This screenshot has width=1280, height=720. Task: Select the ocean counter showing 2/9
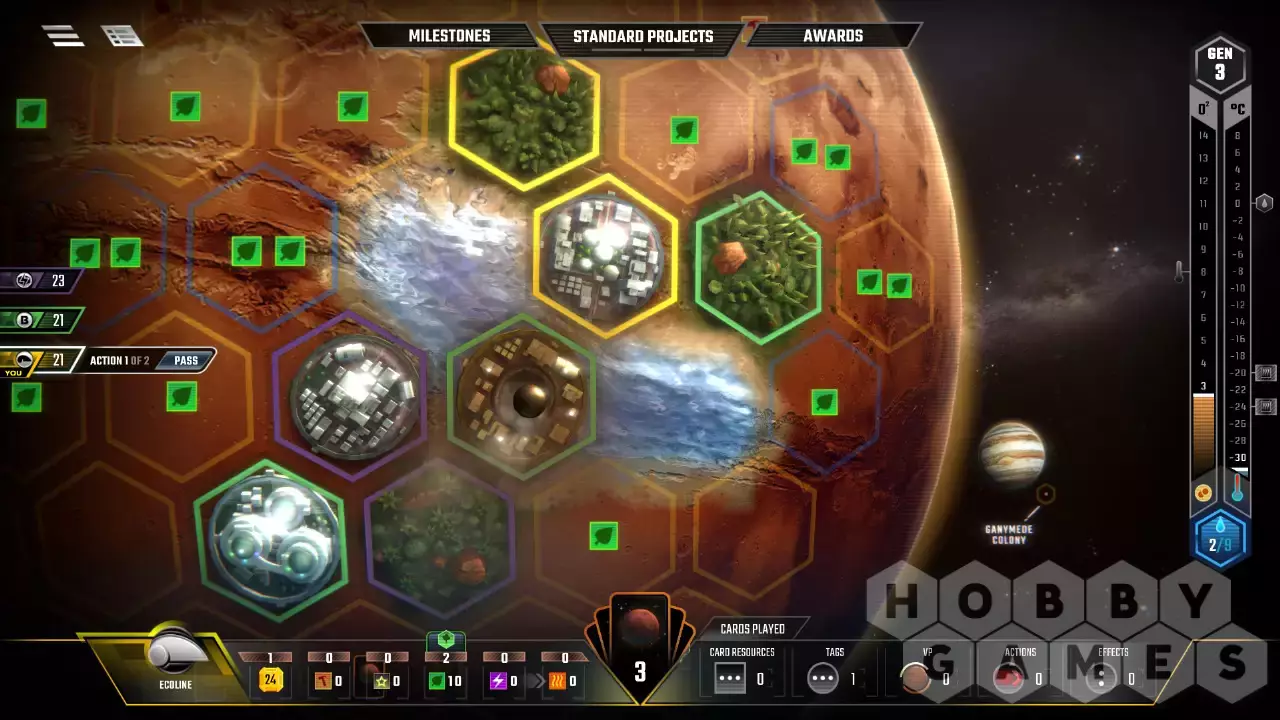click(x=1219, y=540)
